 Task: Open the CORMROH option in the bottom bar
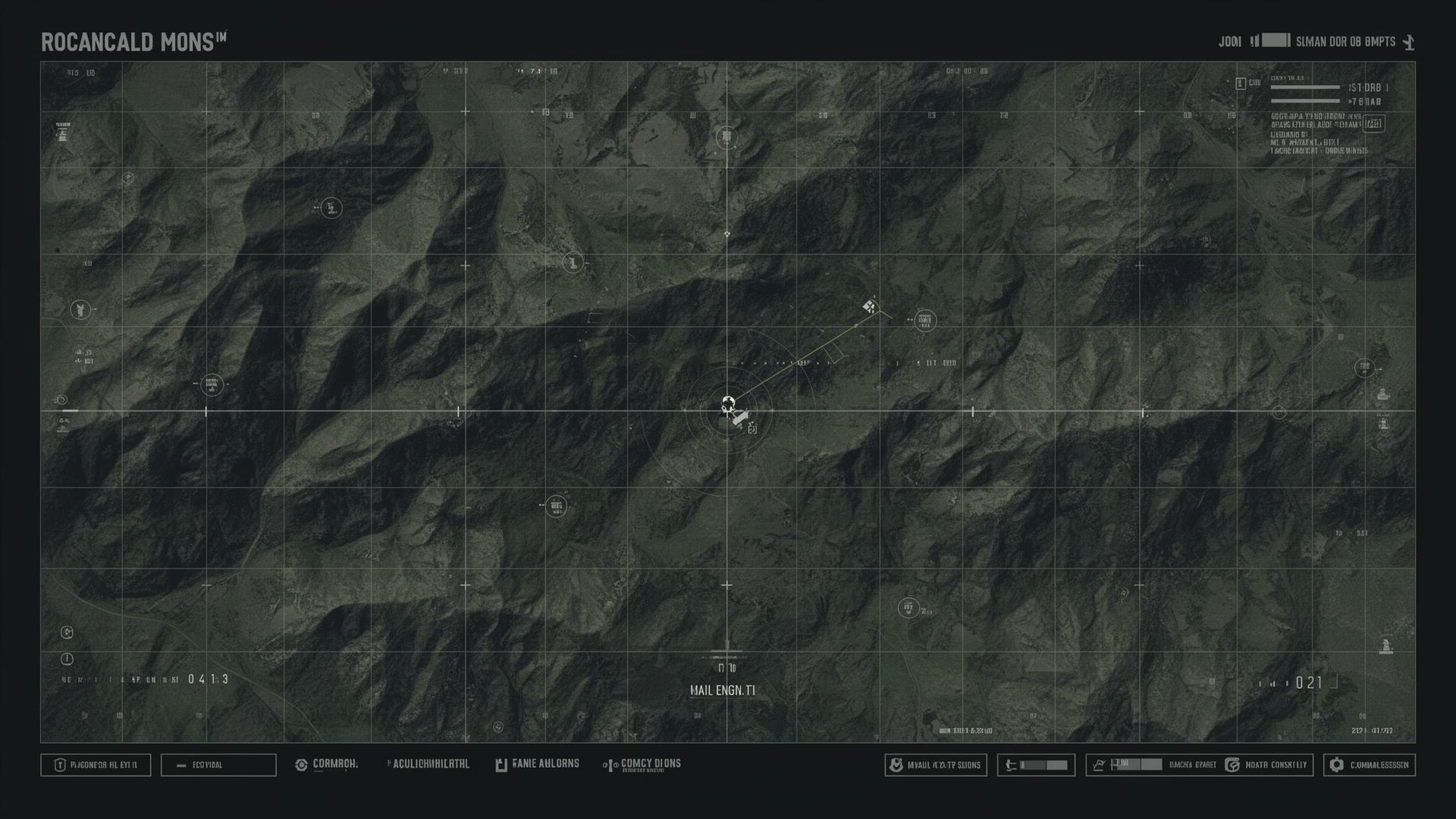click(x=326, y=764)
